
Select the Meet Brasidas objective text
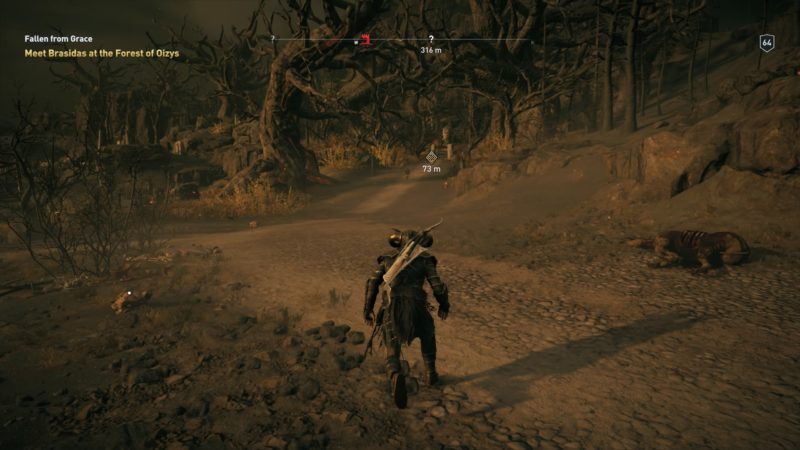102,52
